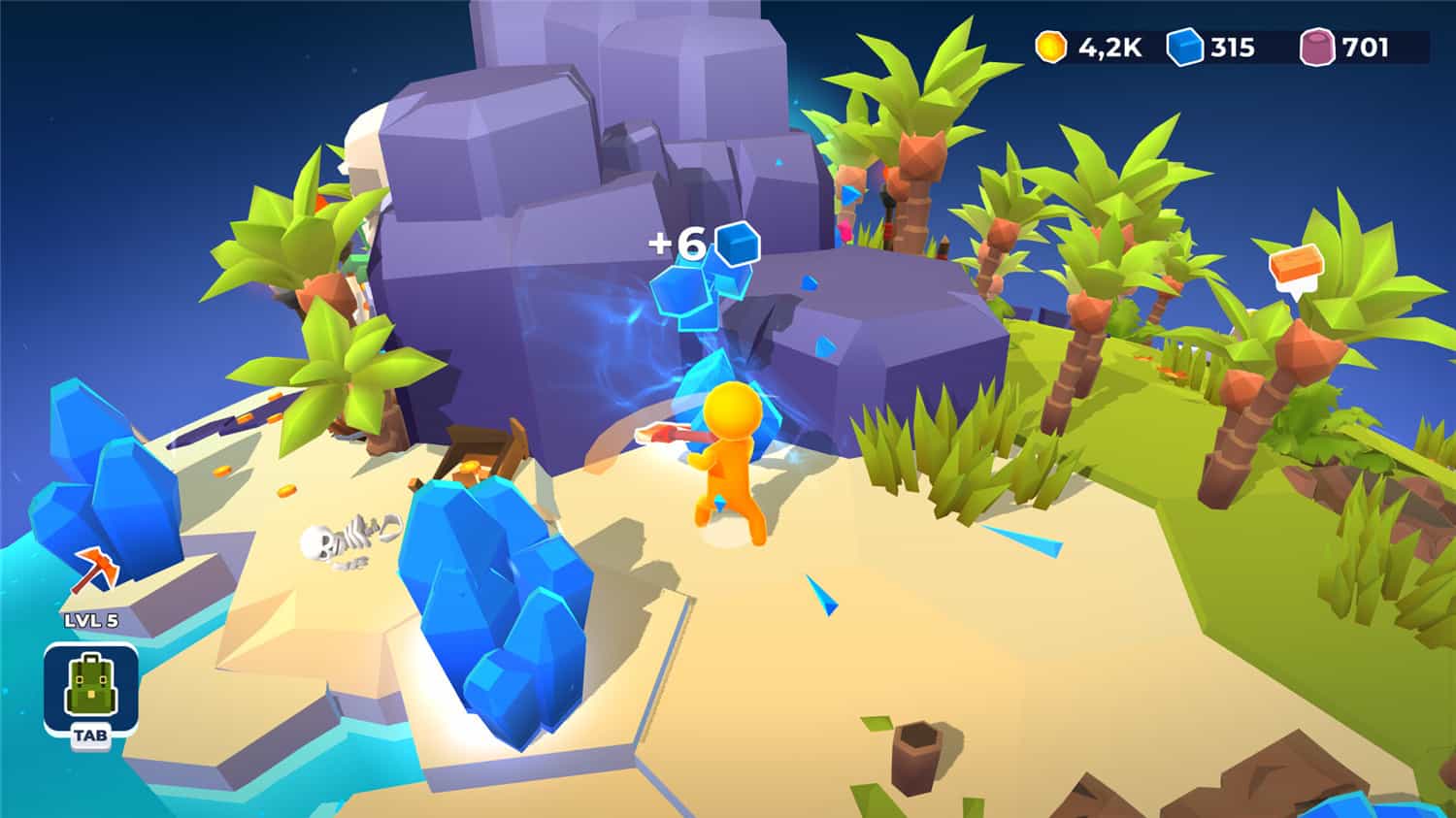Viewport: 1456px width, 818px height.
Task: Select the orange character
Action: click(x=730, y=456)
